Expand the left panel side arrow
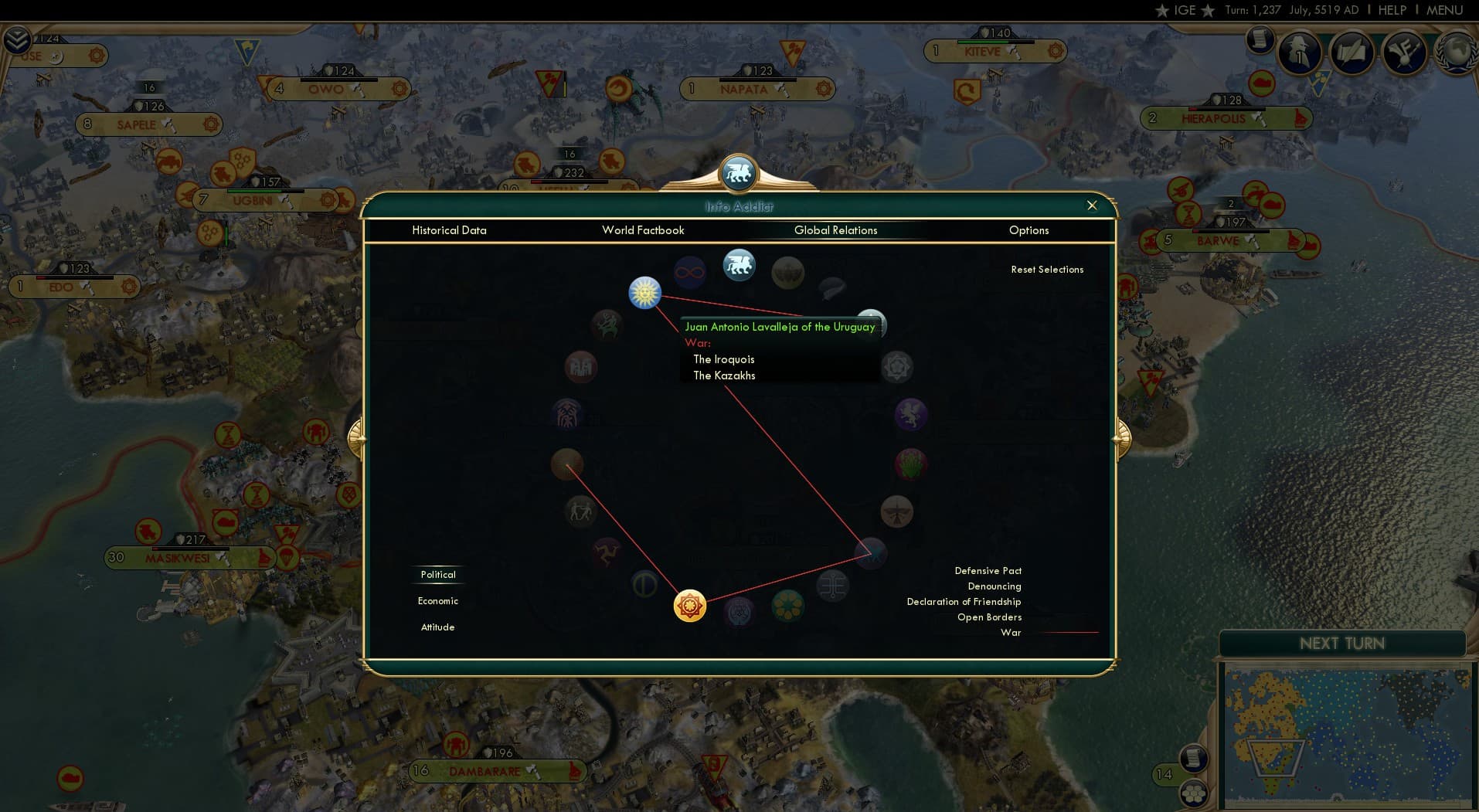 click(358, 437)
